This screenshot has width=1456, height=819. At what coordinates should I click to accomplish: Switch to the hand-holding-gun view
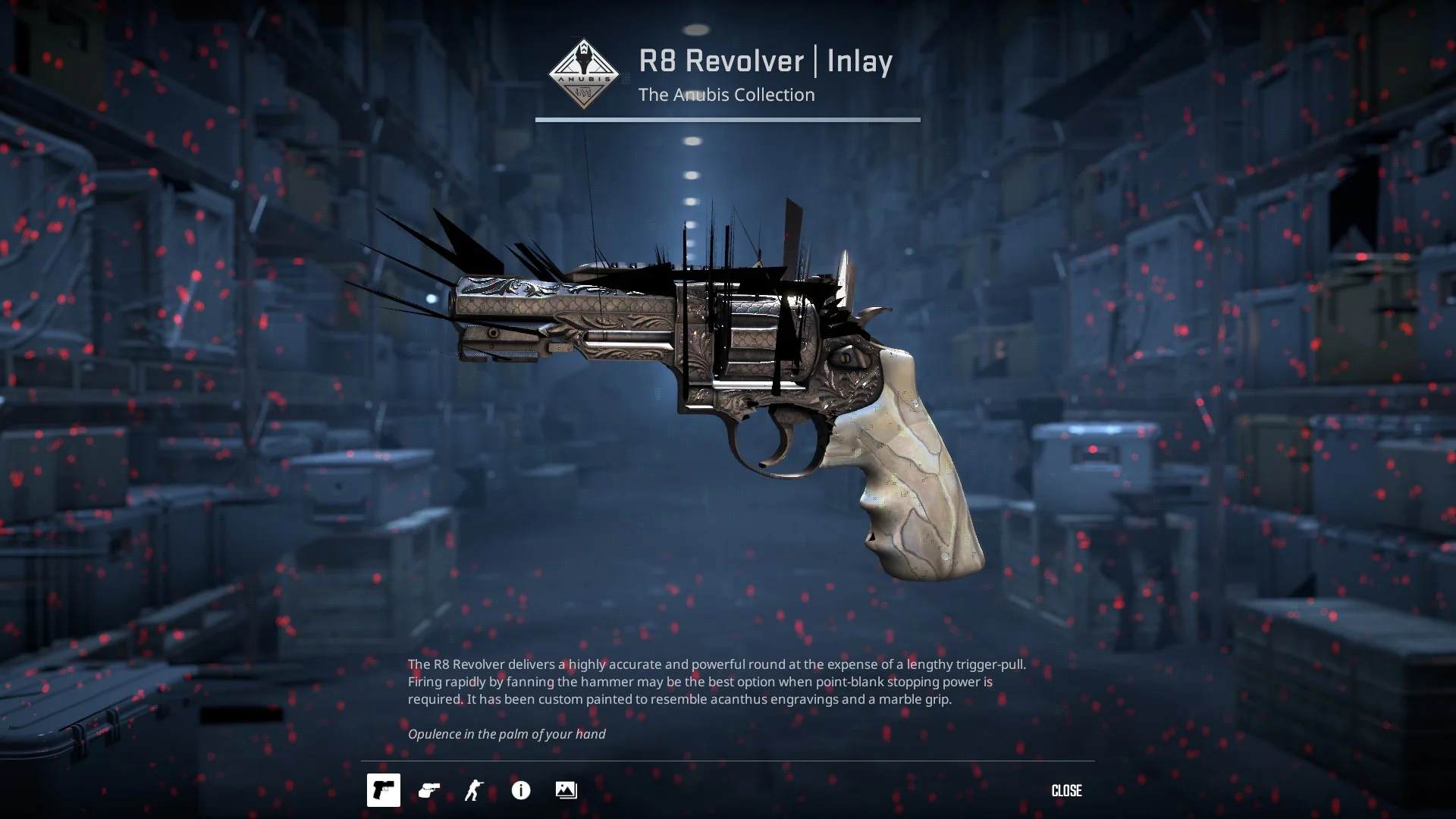429,790
